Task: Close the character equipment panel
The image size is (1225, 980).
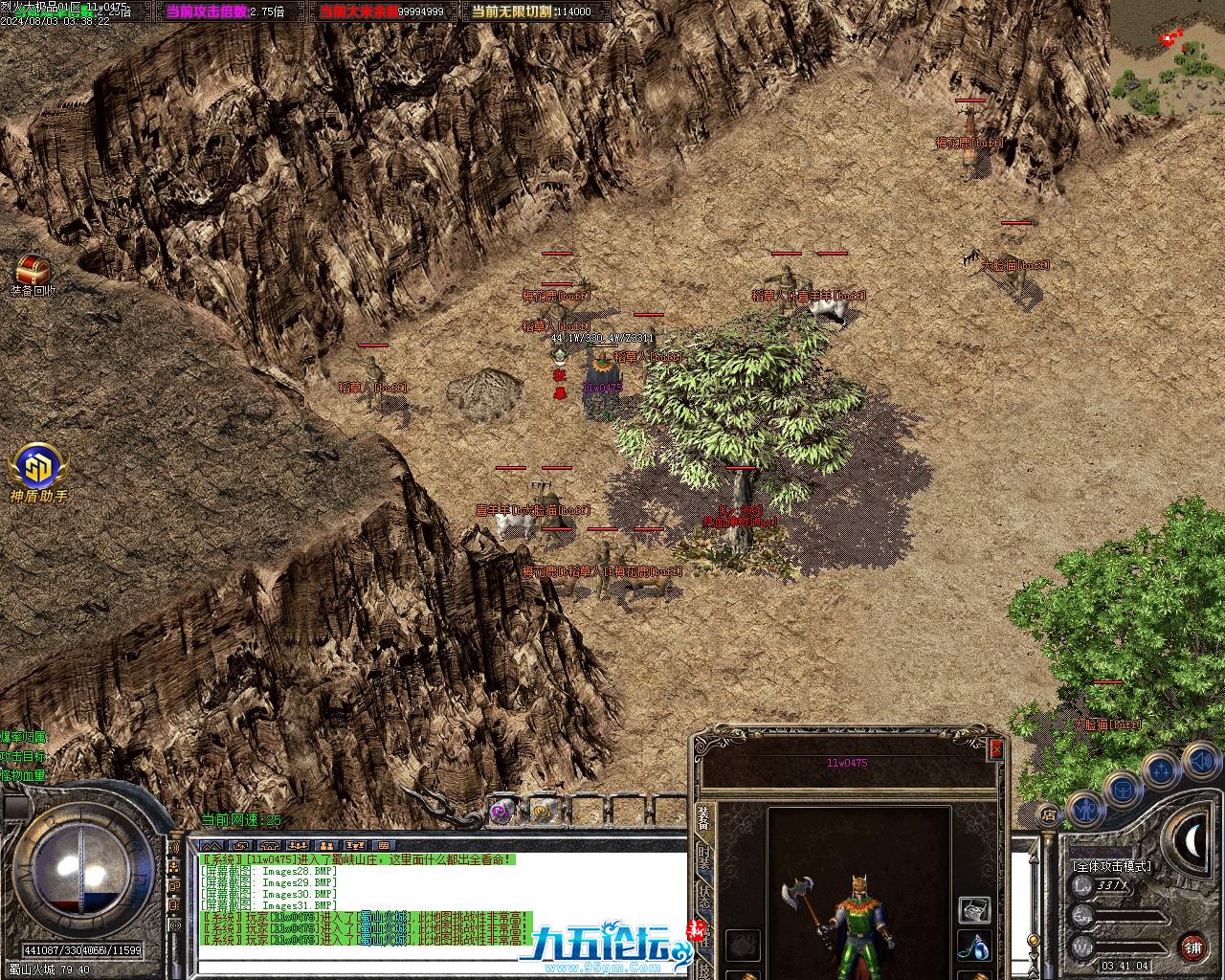Action: click(x=996, y=748)
